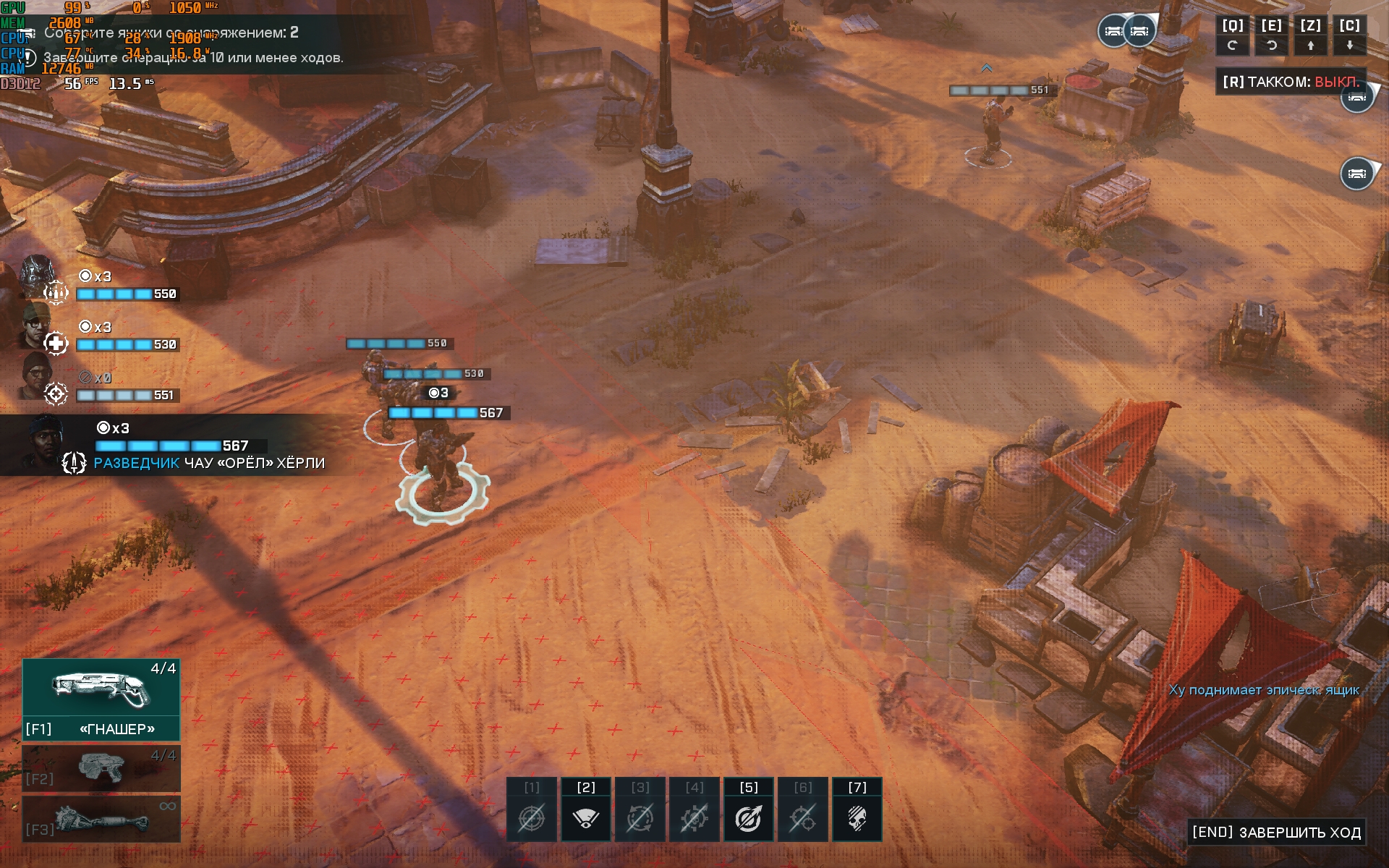This screenshot has height=868, width=1389.
Task: Select scout Чау «Орёл» Хёрли portrait
Action: coord(45,441)
